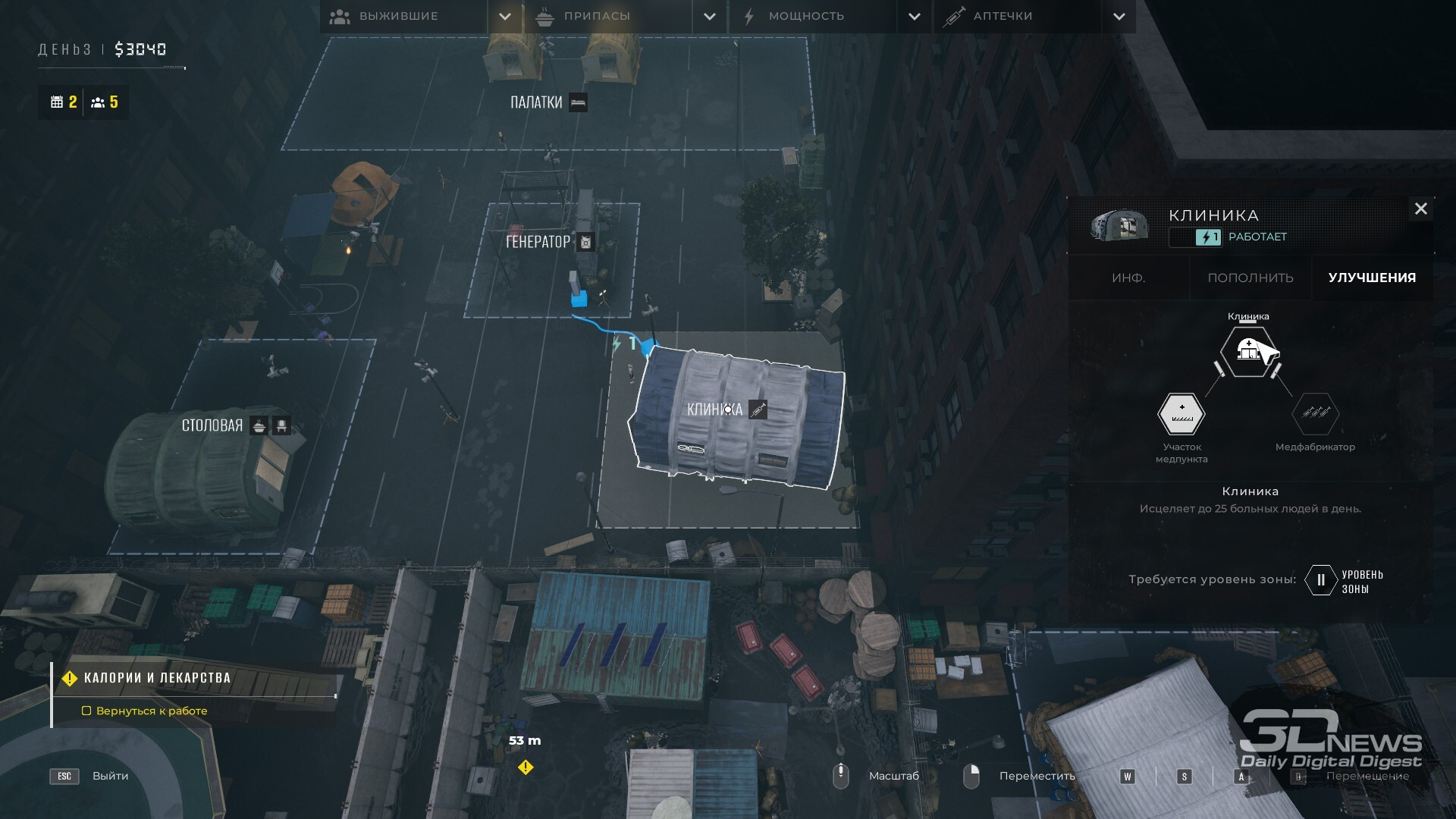The height and width of the screenshot is (819, 1456).
Task: Switch to the ИНФ. tab
Action: pyautogui.click(x=1128, y=278)
